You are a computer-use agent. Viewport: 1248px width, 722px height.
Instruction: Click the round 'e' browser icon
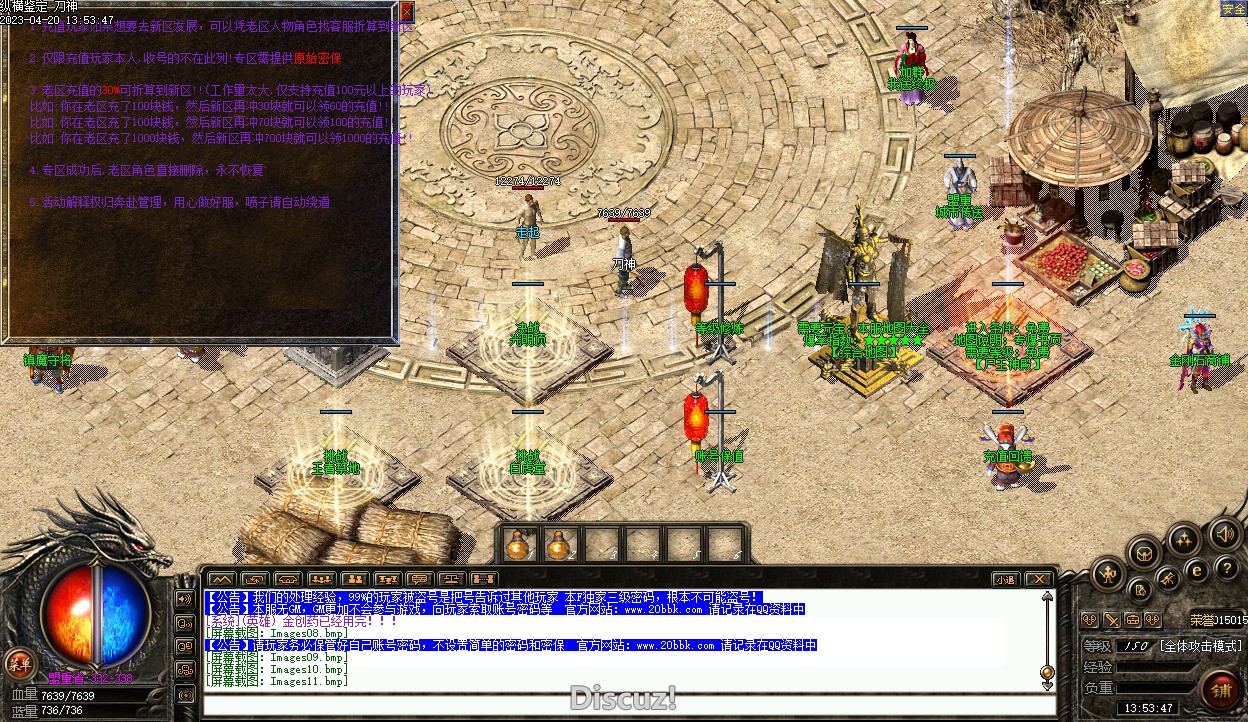pos(1197,571)
